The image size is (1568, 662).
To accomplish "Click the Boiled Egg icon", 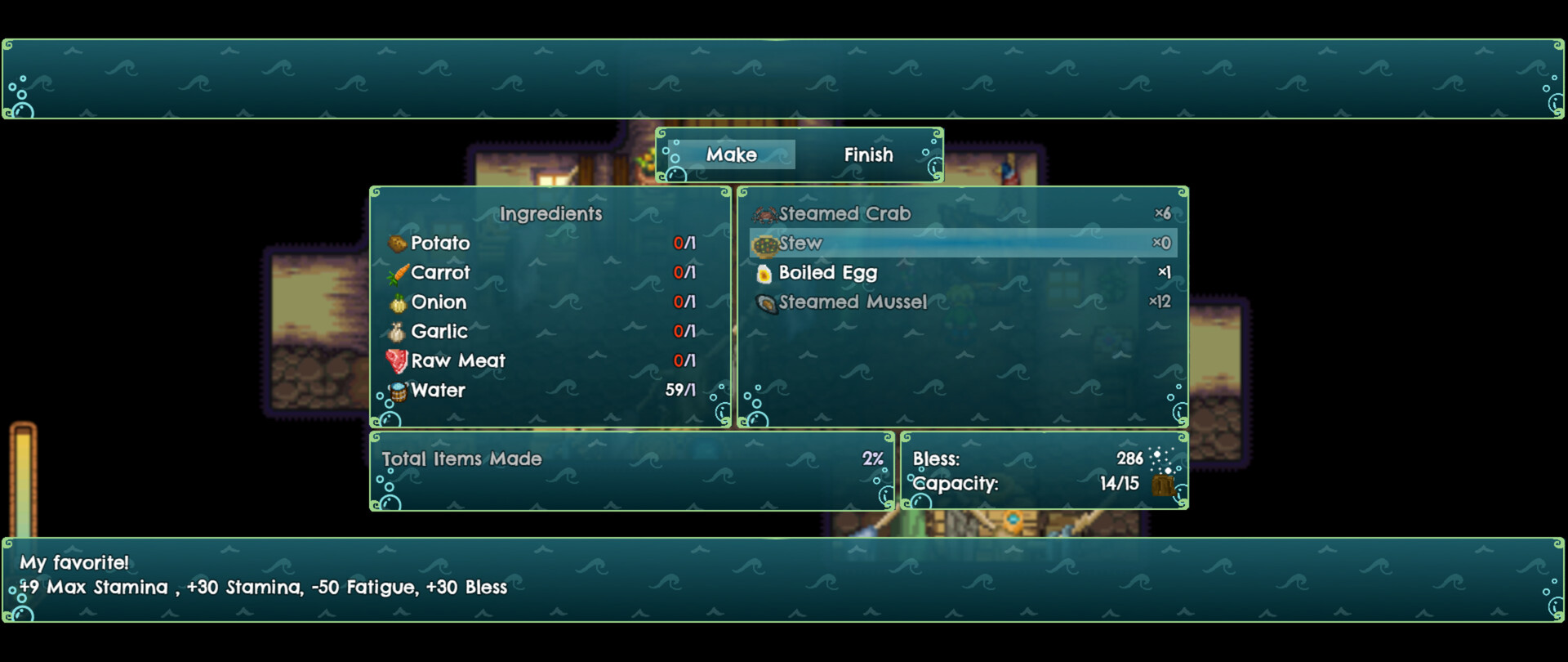I will tap(764, 272).
